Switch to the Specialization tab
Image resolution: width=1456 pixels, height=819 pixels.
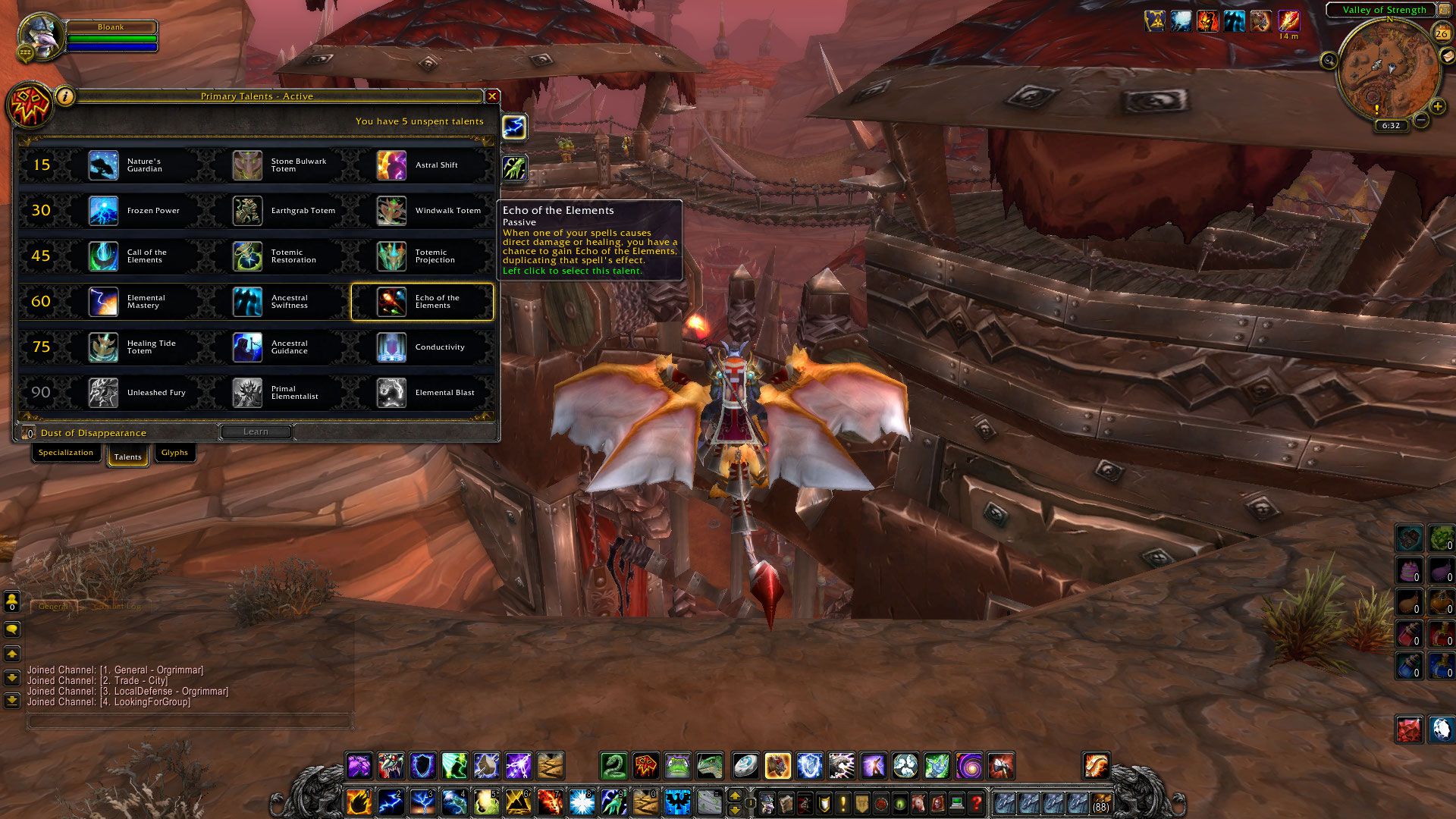(x=66, y=453)
